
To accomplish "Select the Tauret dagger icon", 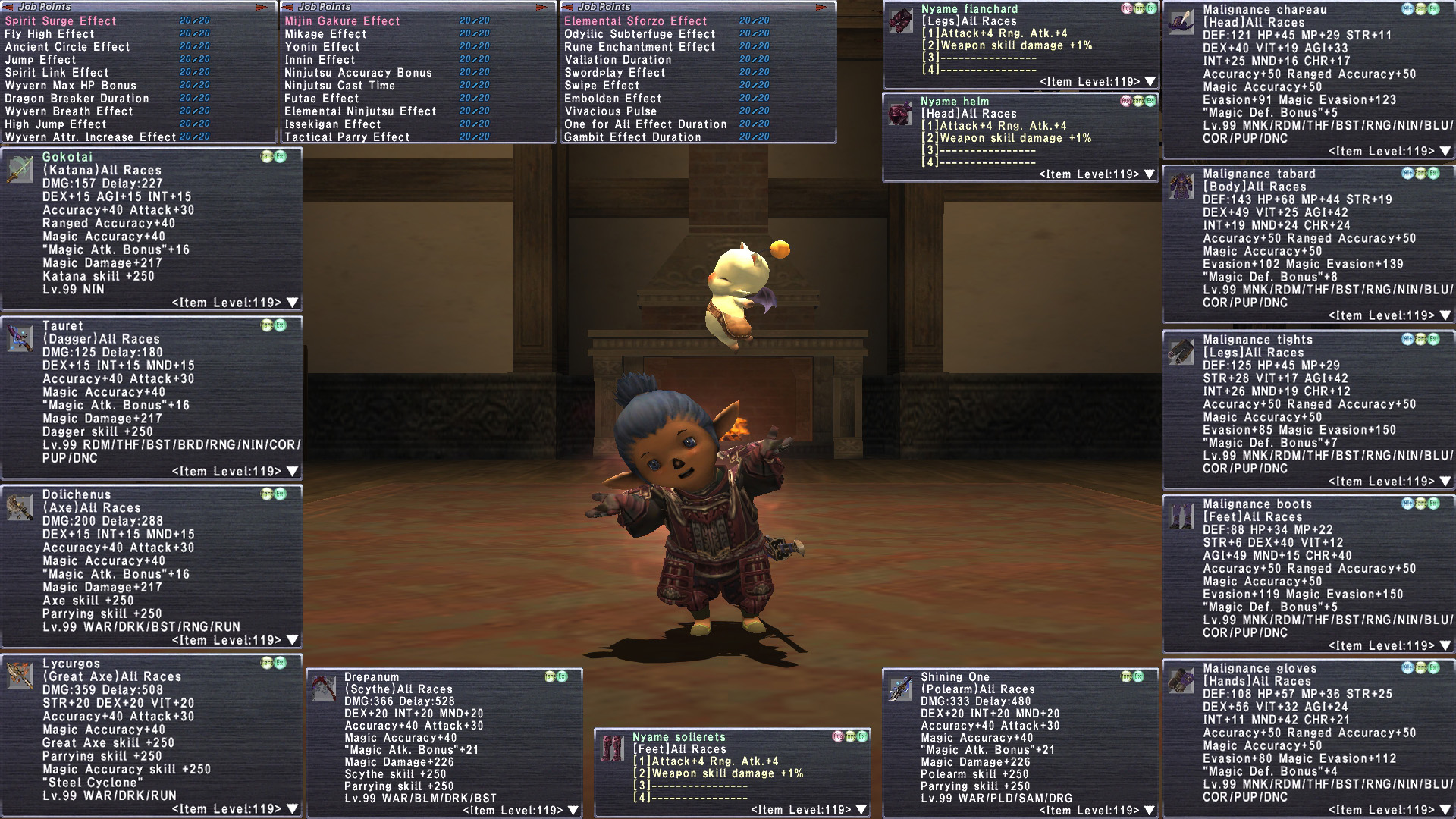I will click(x=20, y=338).
